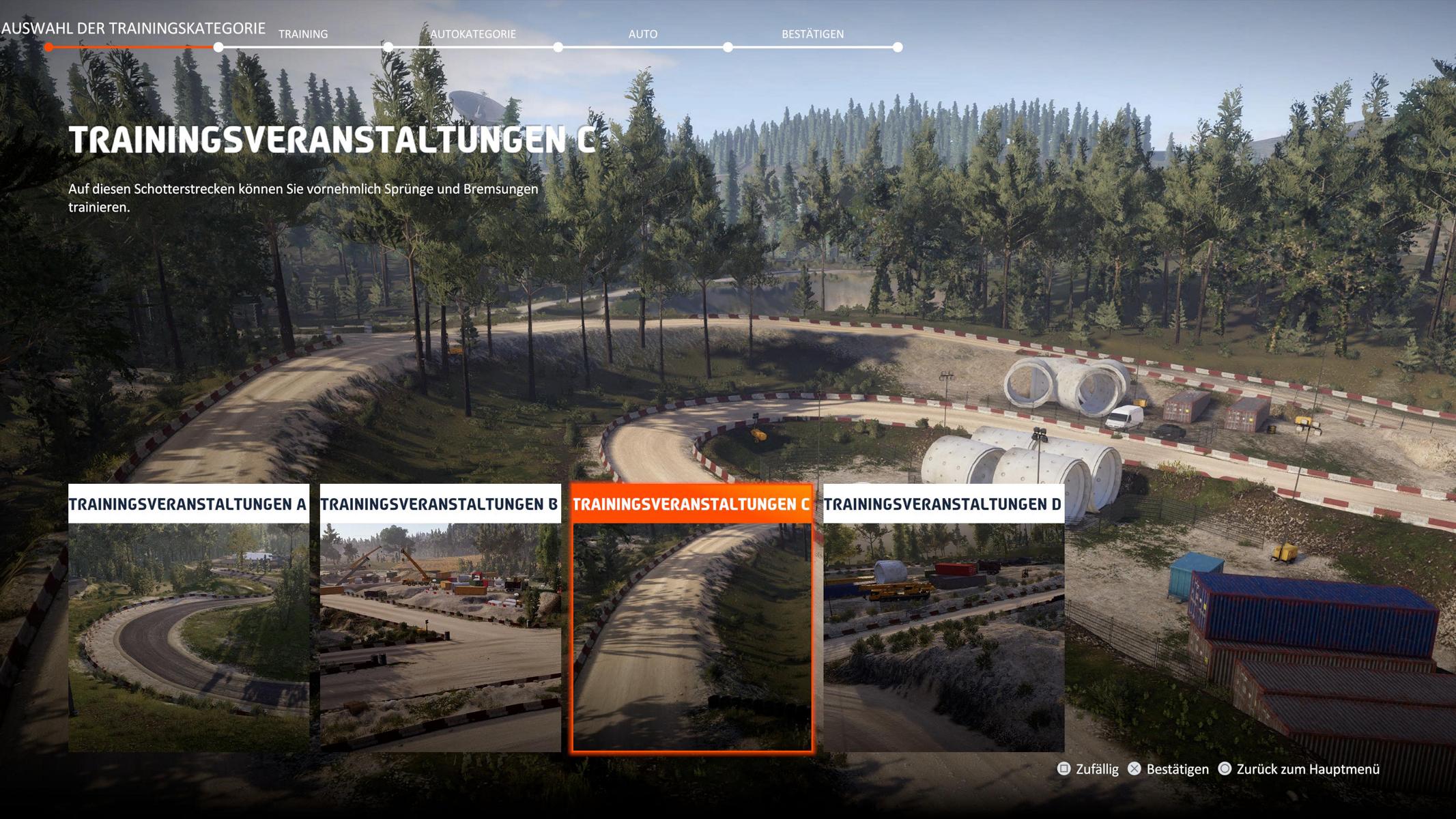This screenshot has height=819, width=1456.
Task: Jump to the Training step
Action: (303, 34)
